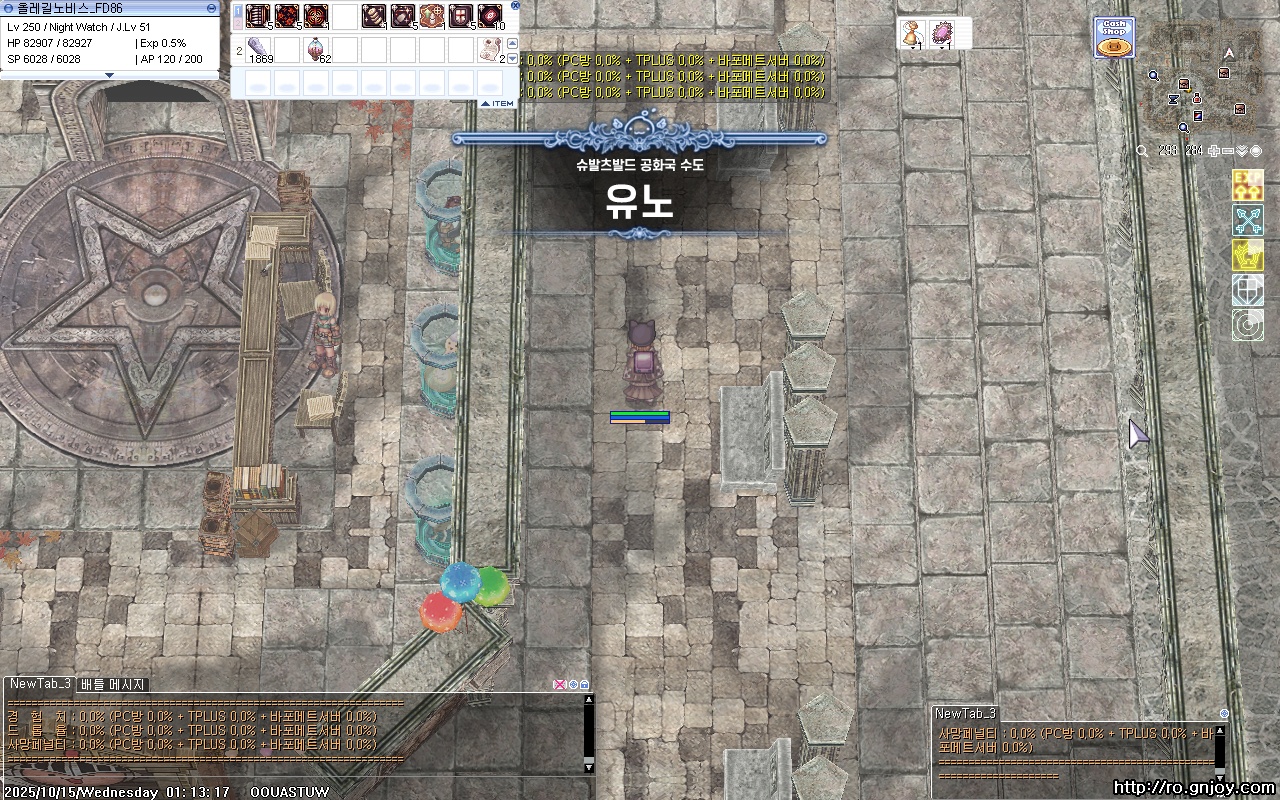The width and height of the screenshot is (1280, 800).
Task: Expand the ITEM panel toggle
Action: pyautogui.click(x=497, y=103)
